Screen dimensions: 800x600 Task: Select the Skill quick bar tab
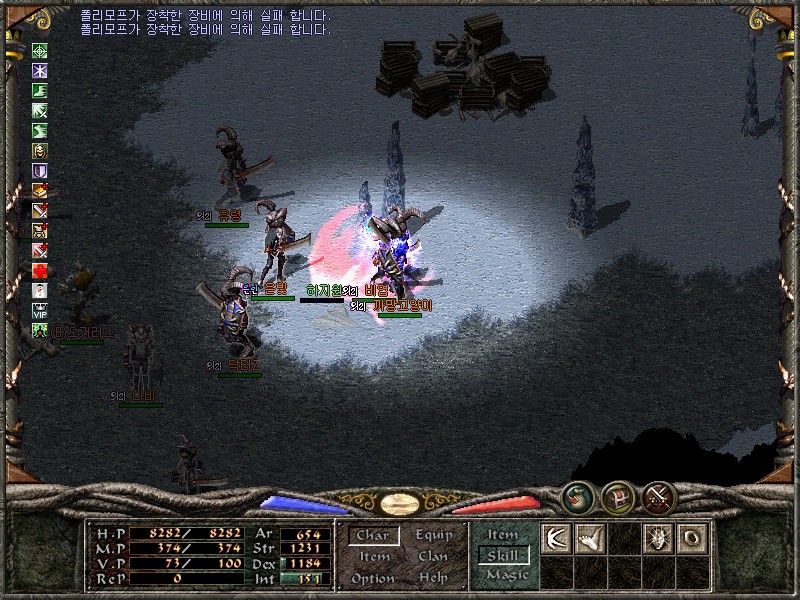click(503, 555)
